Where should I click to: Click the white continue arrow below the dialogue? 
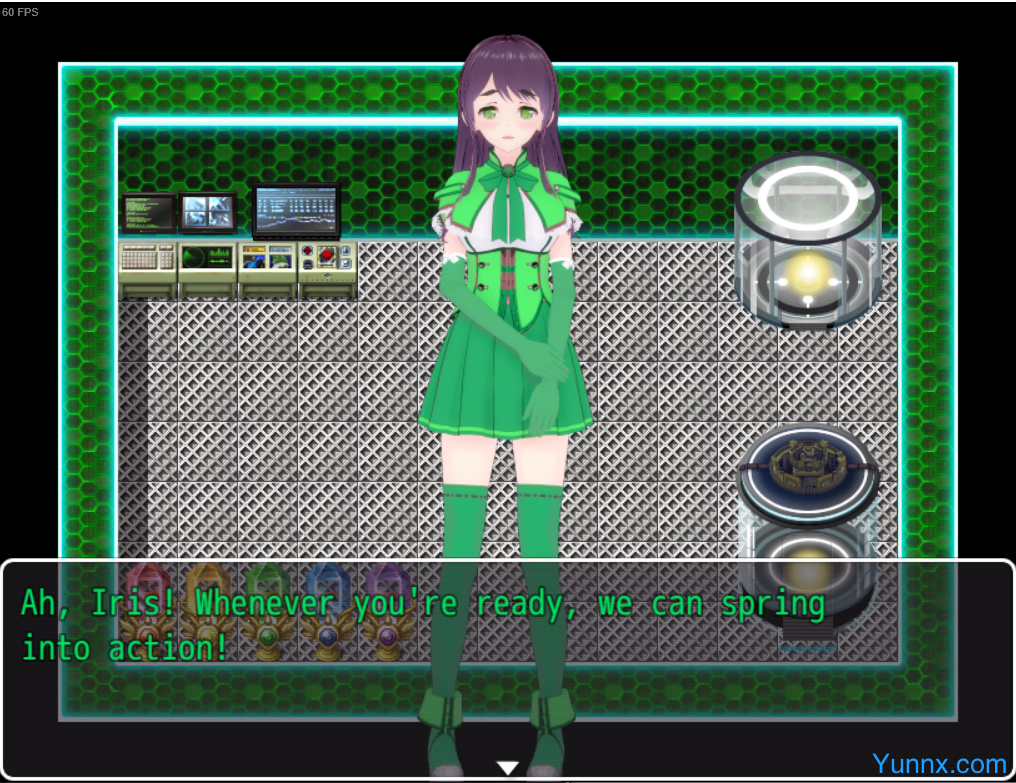508,767
